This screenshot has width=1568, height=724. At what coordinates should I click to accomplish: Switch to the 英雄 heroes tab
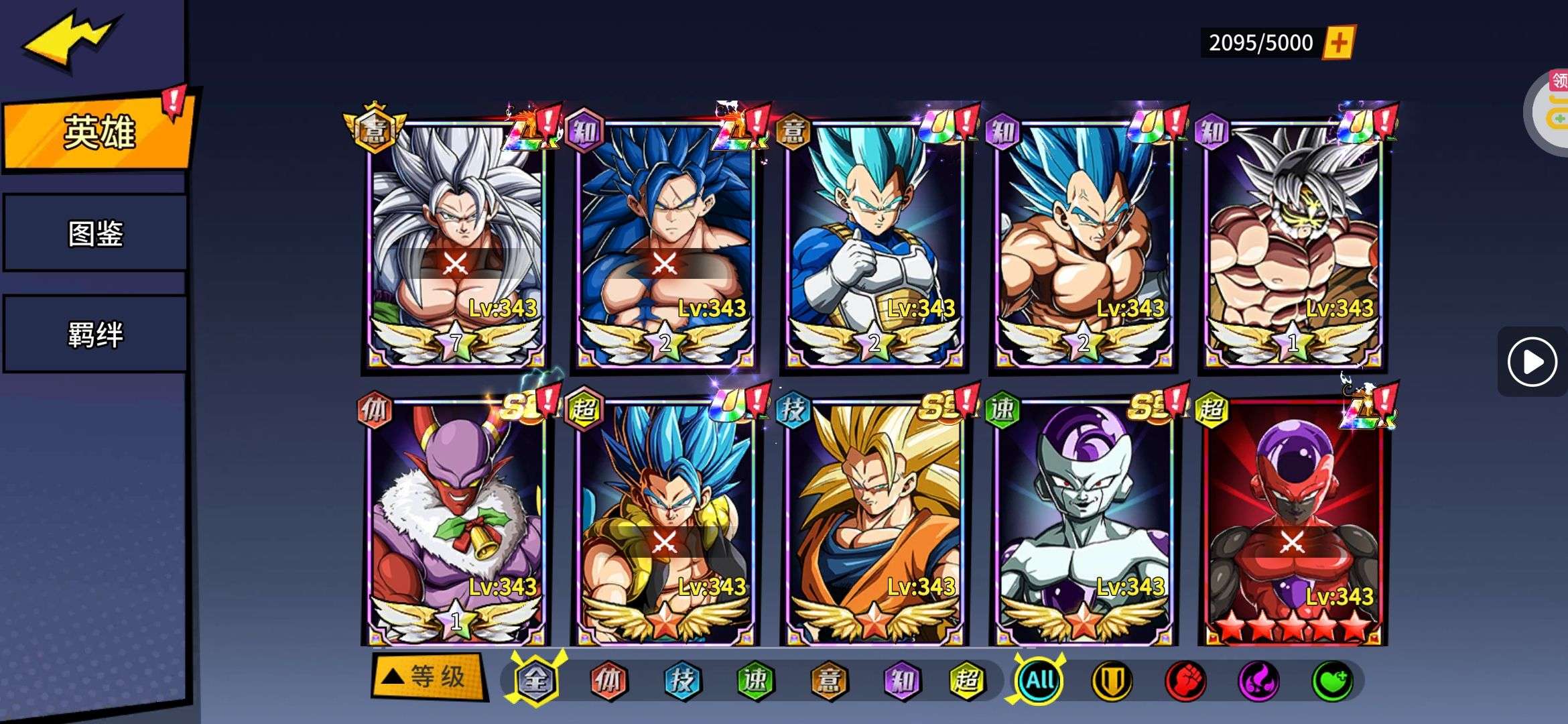98,132
